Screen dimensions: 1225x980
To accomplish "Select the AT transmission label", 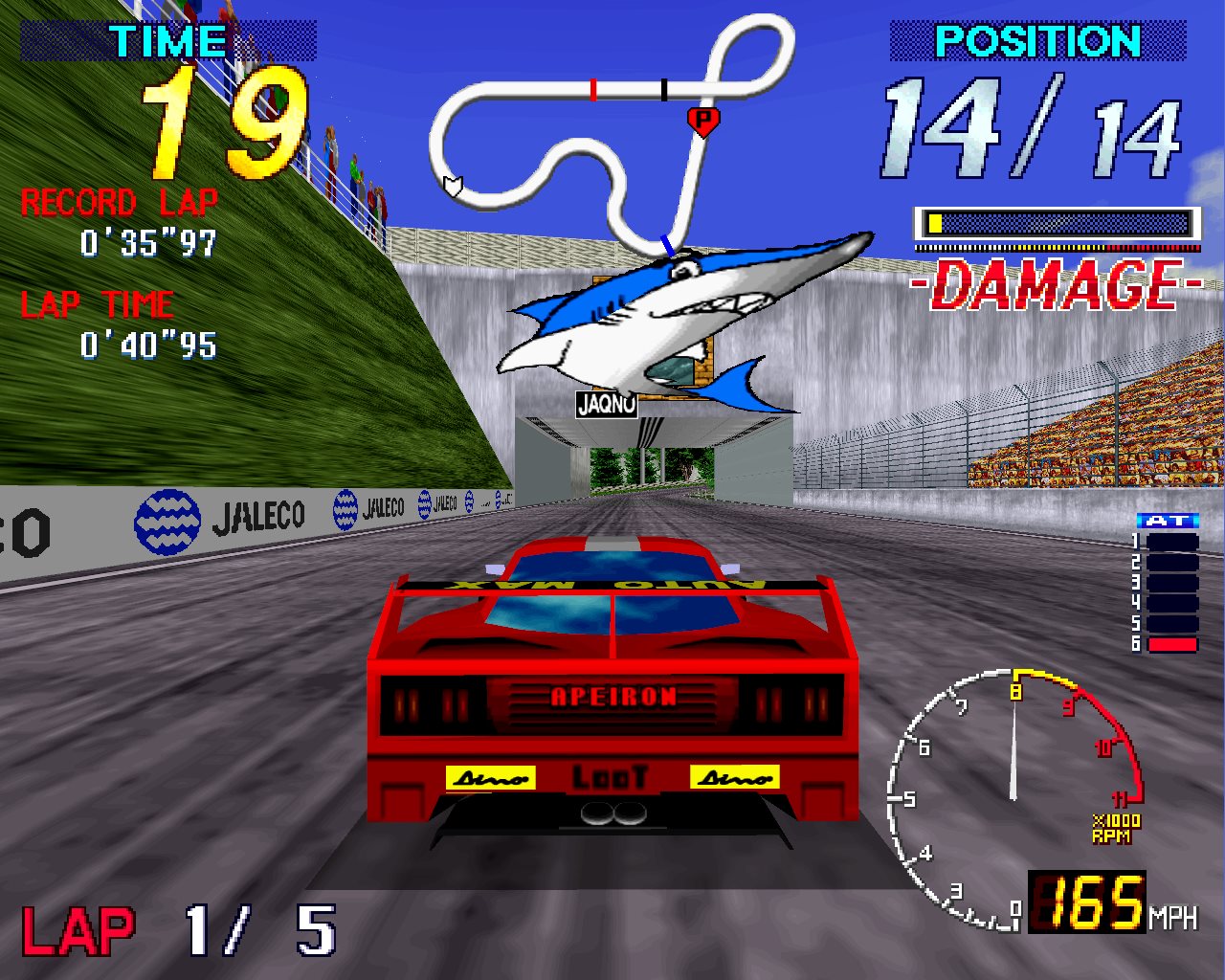I will [1168, 521].
